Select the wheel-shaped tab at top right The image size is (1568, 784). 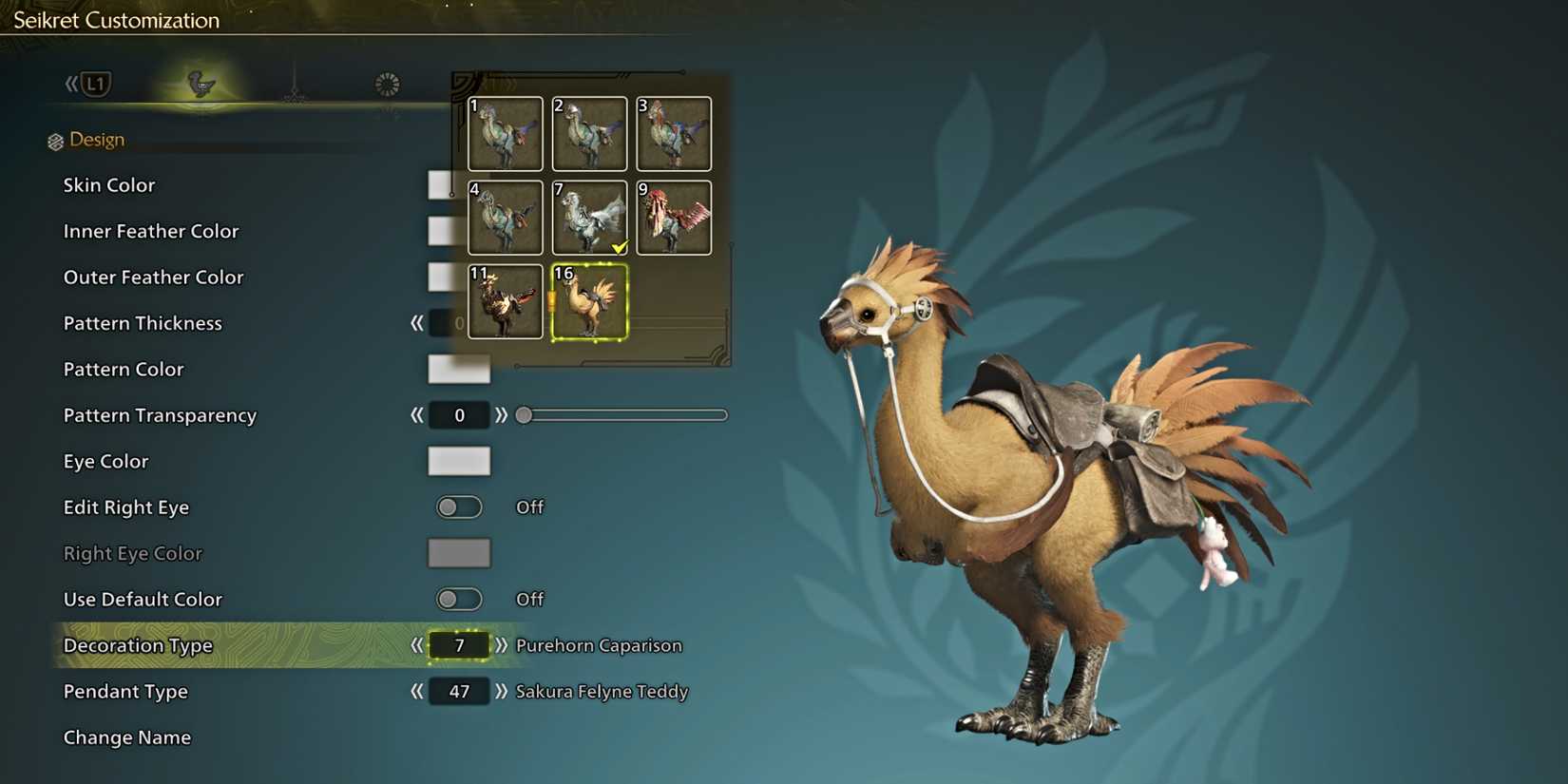tap(386, 84)
